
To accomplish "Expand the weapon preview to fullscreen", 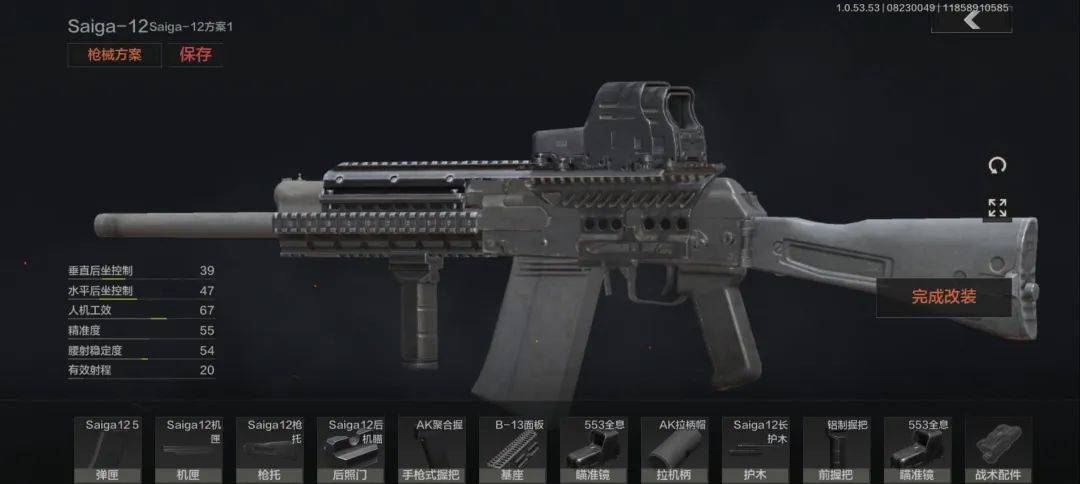I will coord(997,208).
